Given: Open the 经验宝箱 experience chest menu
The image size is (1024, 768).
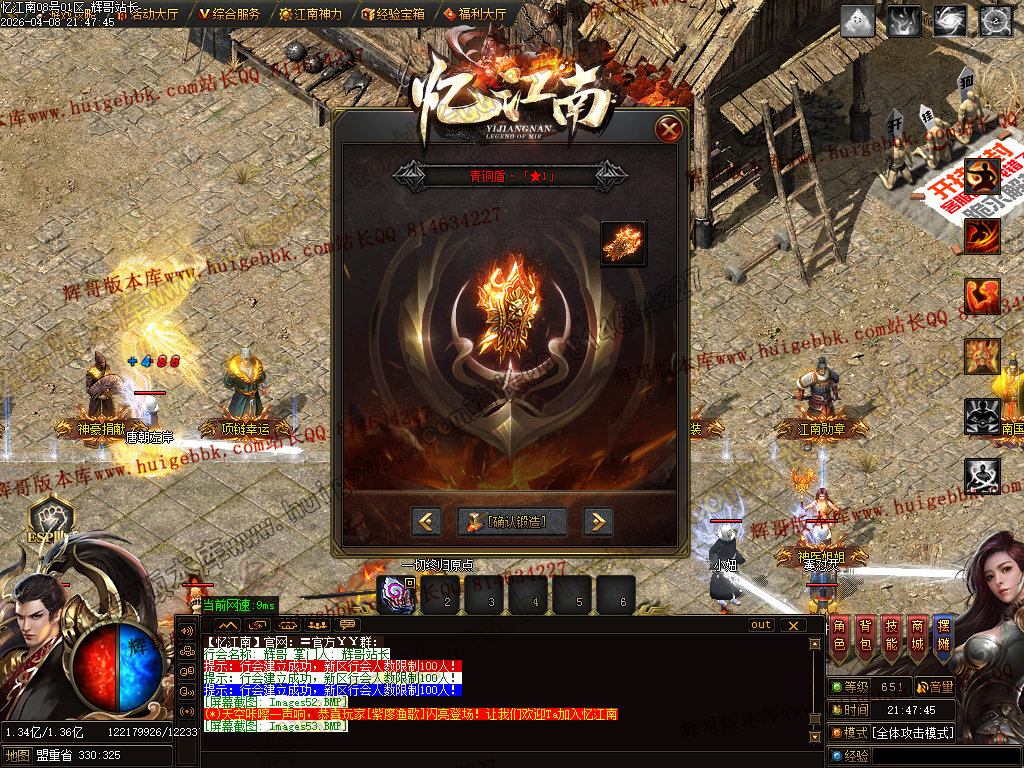Looking at the screenshot, I should click(393, 14).
